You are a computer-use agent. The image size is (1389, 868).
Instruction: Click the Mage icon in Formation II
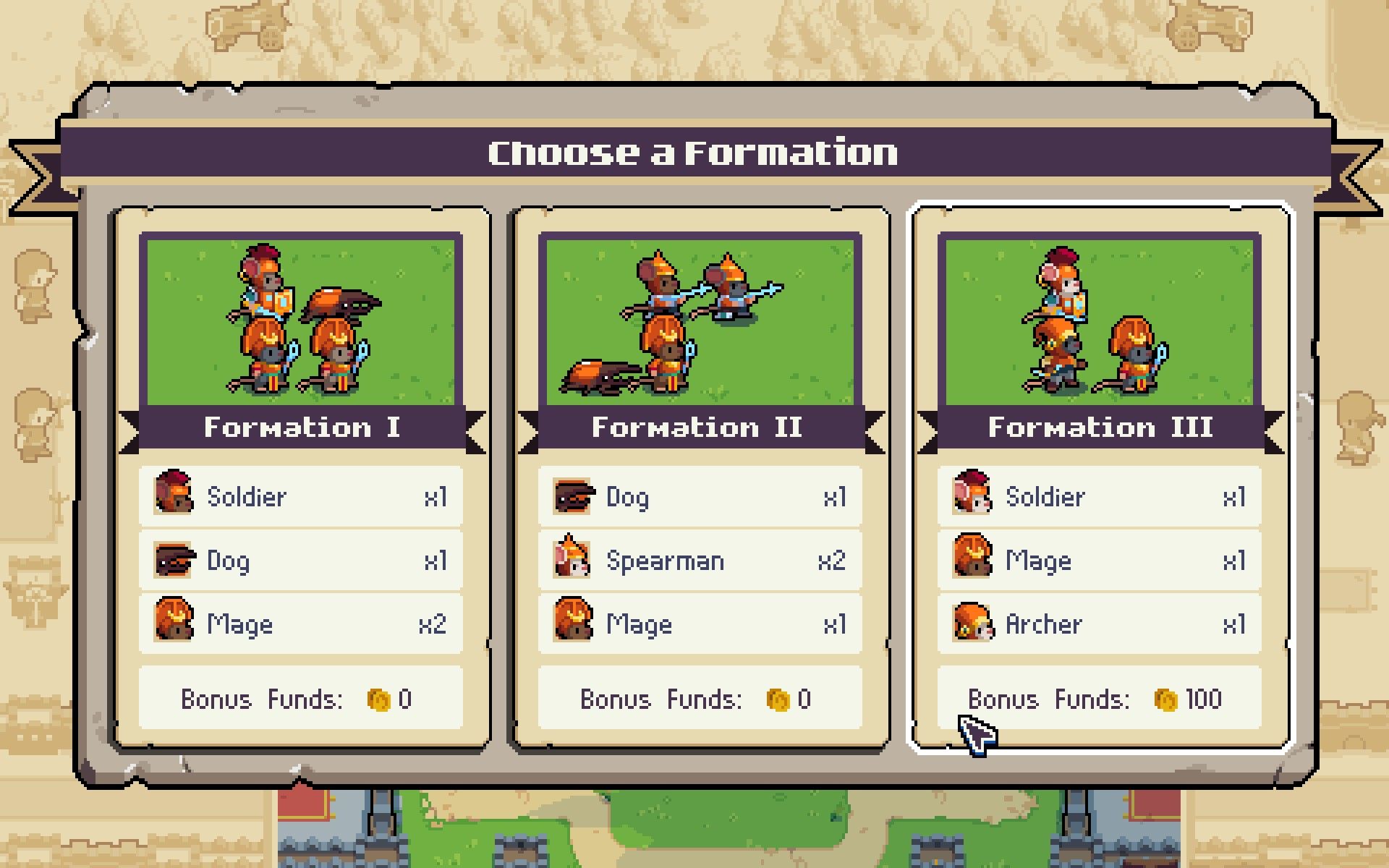(x=572, y=624)
